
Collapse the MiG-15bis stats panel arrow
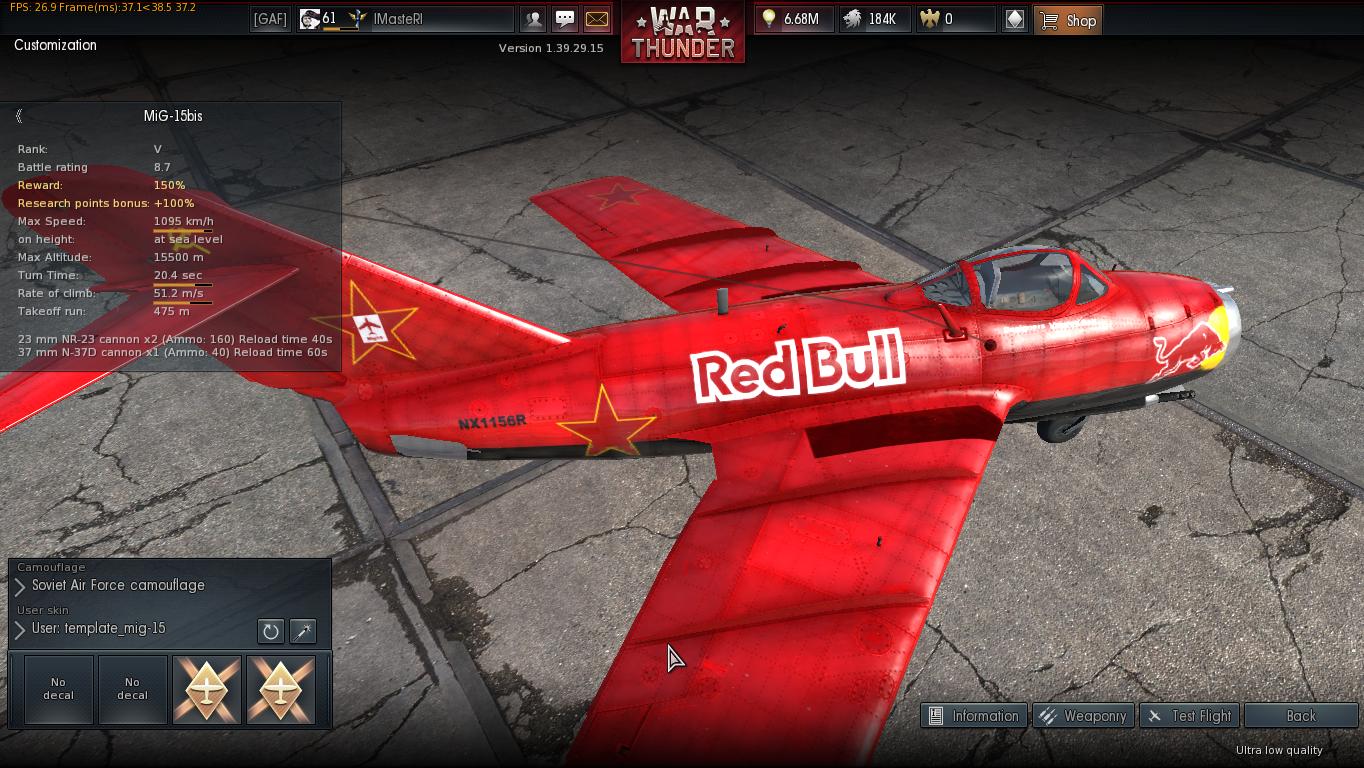point(19,116)
